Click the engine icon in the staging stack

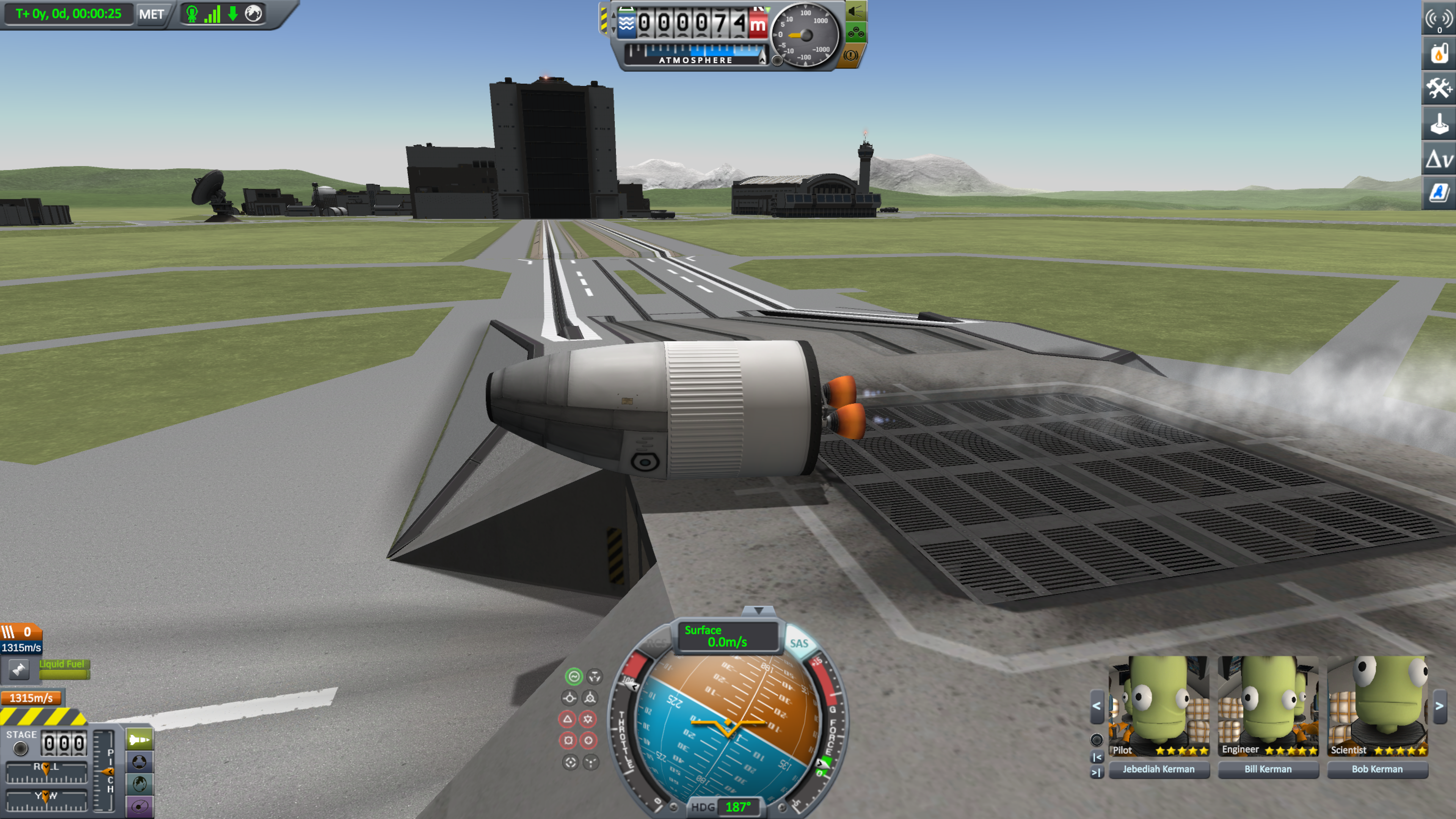[x=19, y=670]
